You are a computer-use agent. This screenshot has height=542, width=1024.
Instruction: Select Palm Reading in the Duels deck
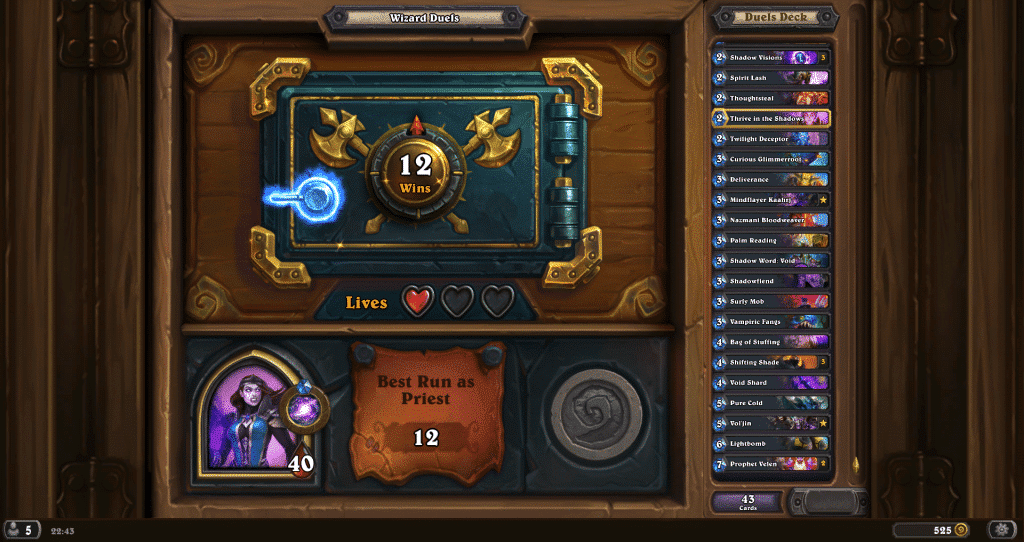click(x=770, y=240)
